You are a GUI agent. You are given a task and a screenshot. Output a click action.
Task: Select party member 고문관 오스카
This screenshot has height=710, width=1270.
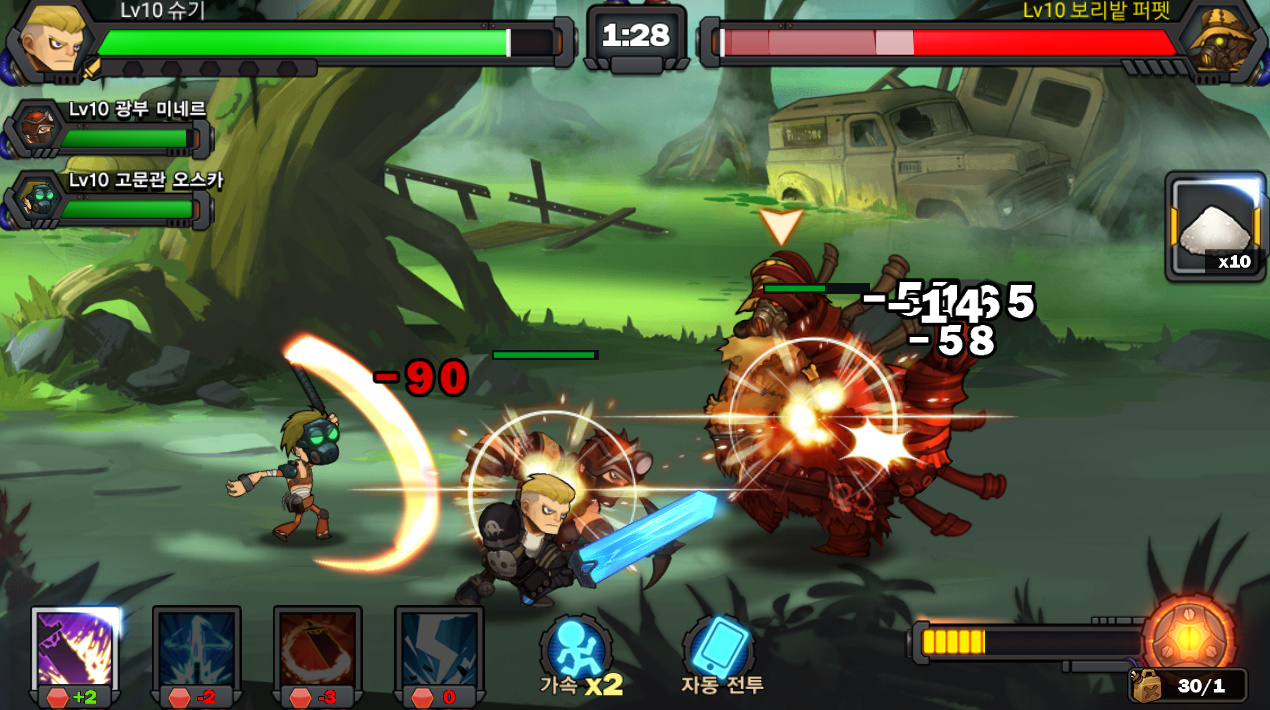click(x=39, y=199)
